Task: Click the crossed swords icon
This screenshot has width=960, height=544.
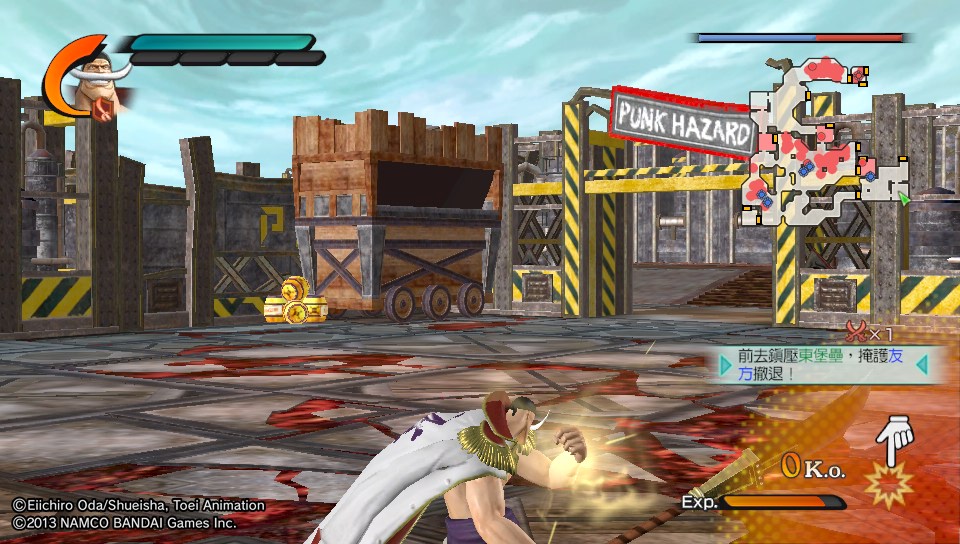Action: (x=855, y=332)
